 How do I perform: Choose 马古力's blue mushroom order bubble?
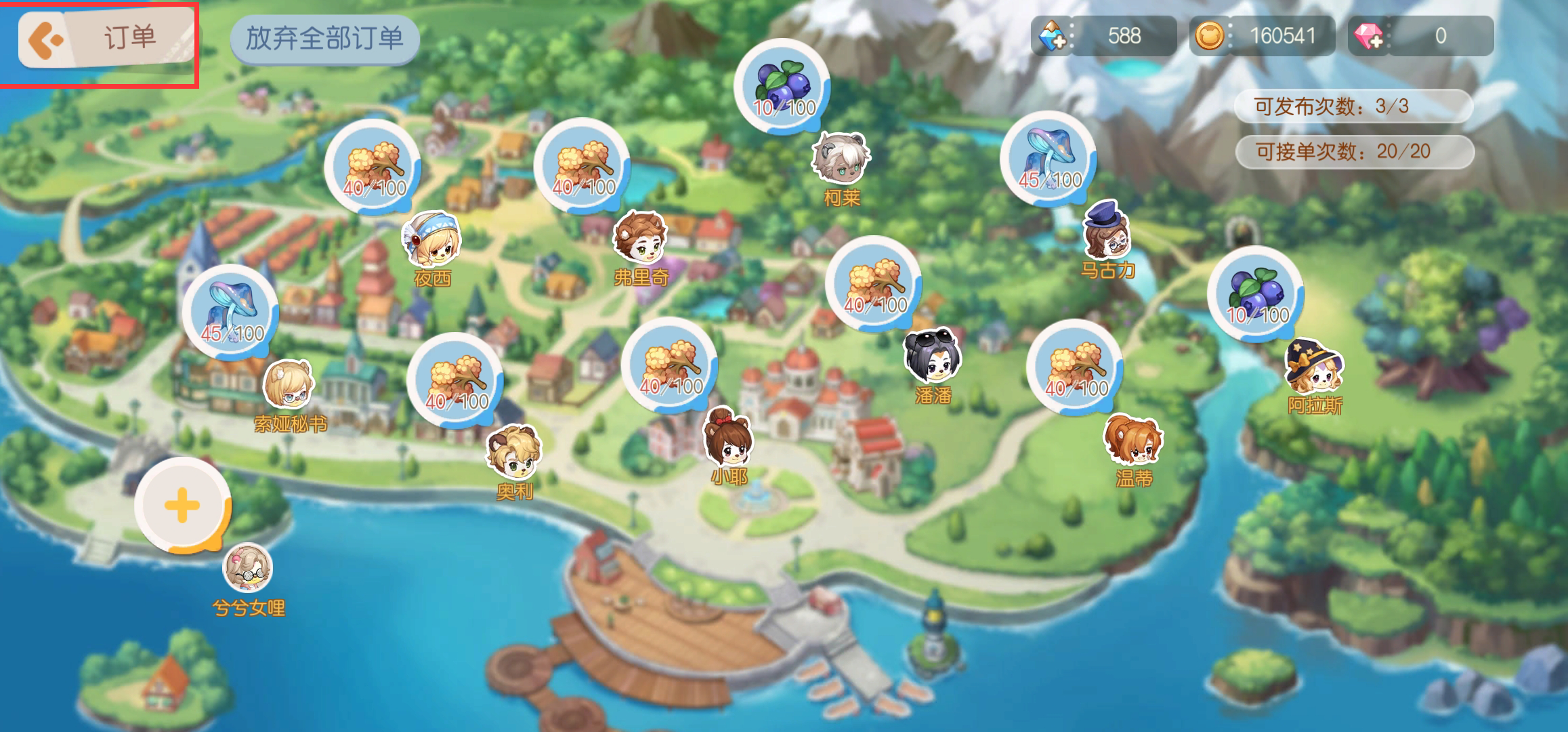pos(1048,159)
